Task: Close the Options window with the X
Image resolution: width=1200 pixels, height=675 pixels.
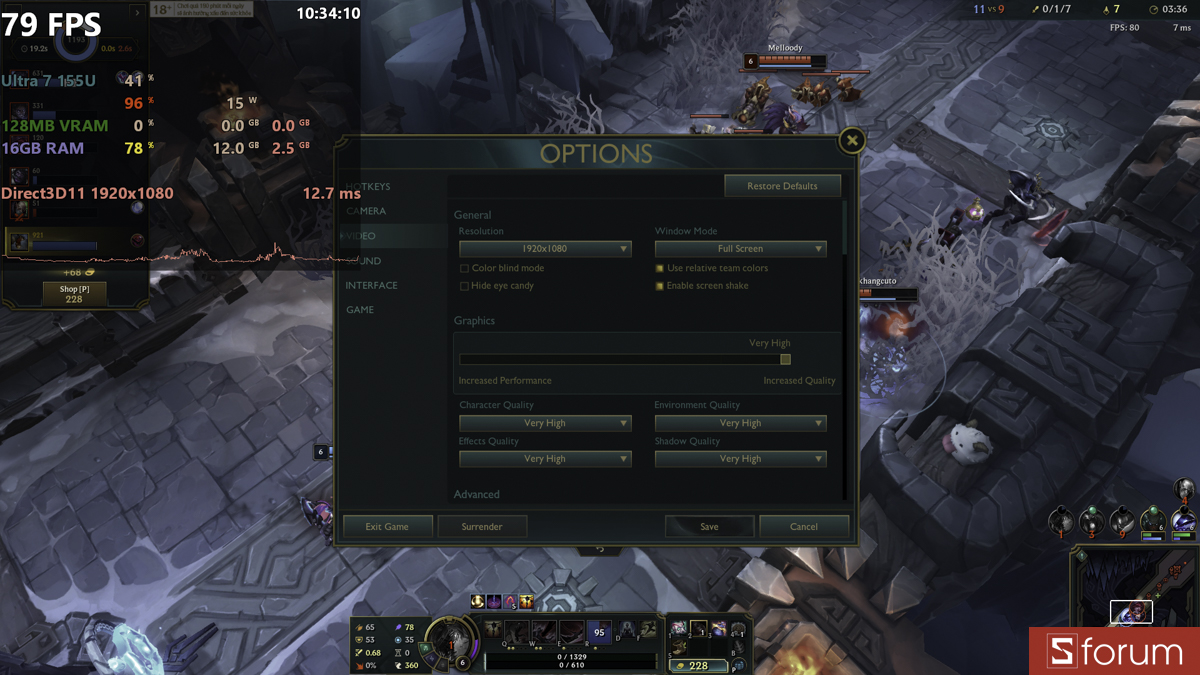Action: point(852,141)
